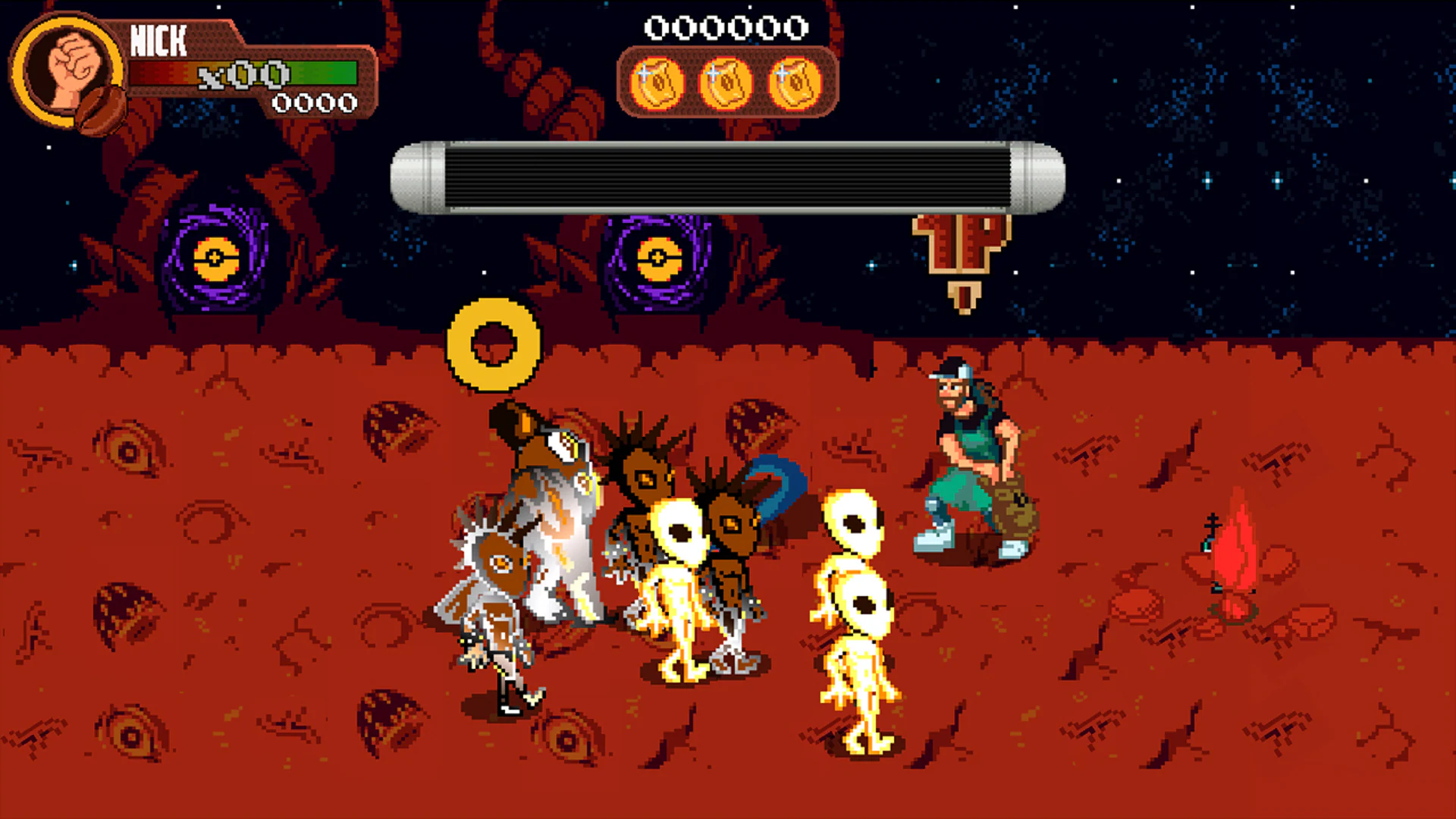
Task: Click the first golden coin token
Action: pos(657,81)
